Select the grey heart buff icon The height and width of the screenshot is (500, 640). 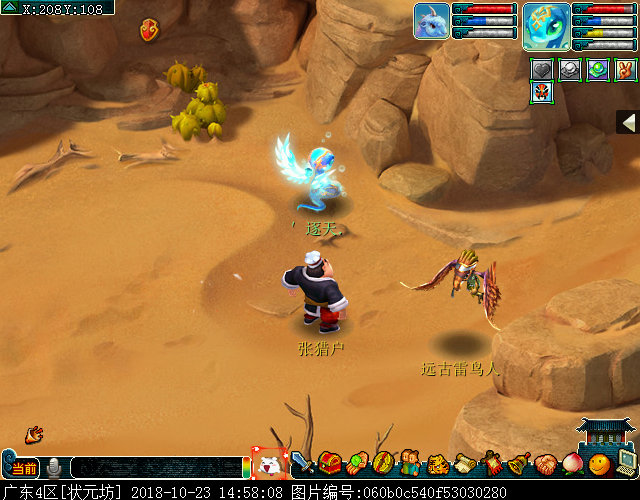point(541,69)
